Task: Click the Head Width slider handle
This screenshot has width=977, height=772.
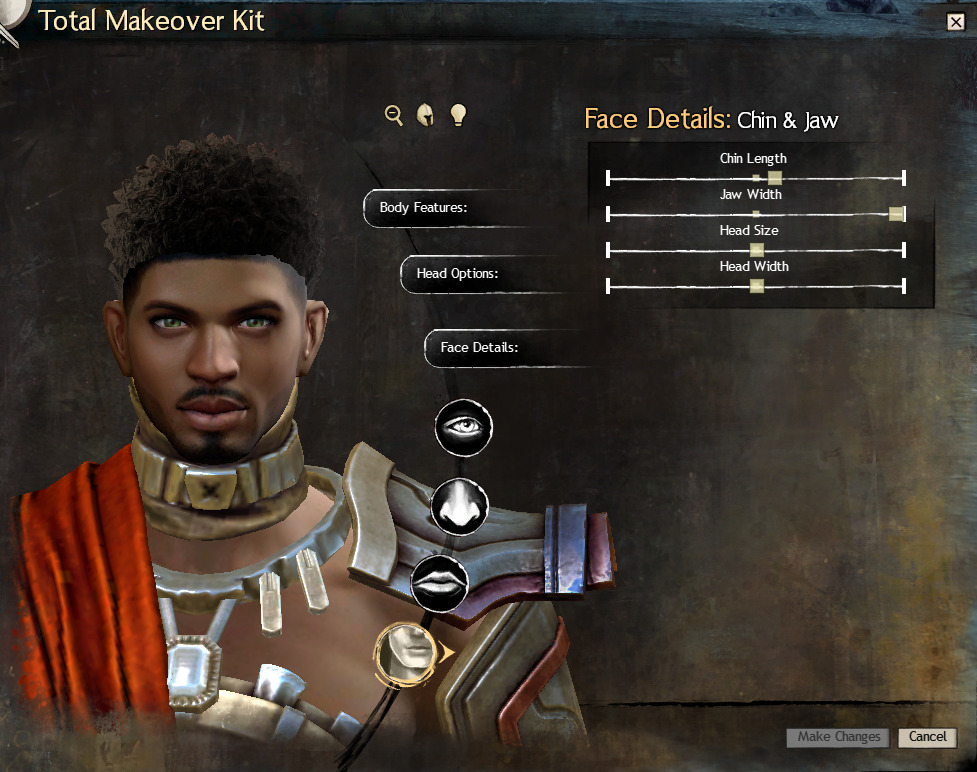Action: click(x=757, y=286)
